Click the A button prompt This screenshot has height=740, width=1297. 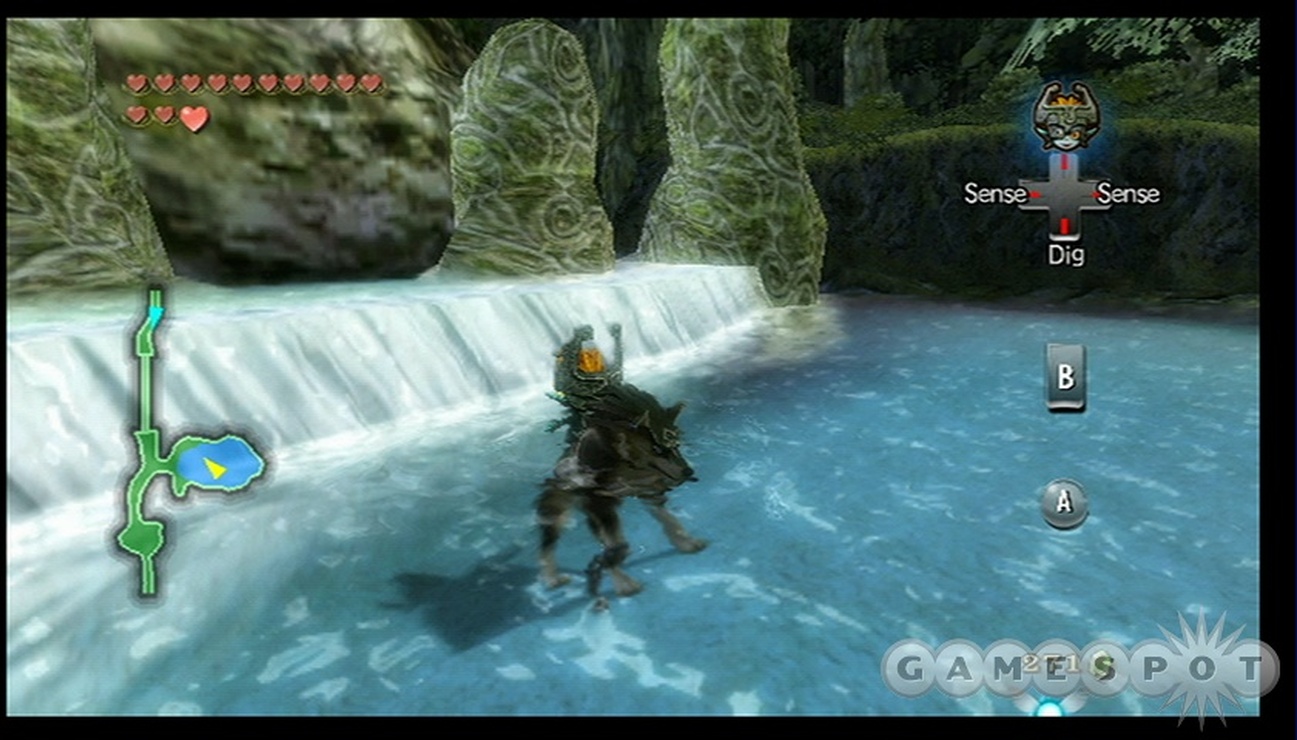pos(1064,502)
